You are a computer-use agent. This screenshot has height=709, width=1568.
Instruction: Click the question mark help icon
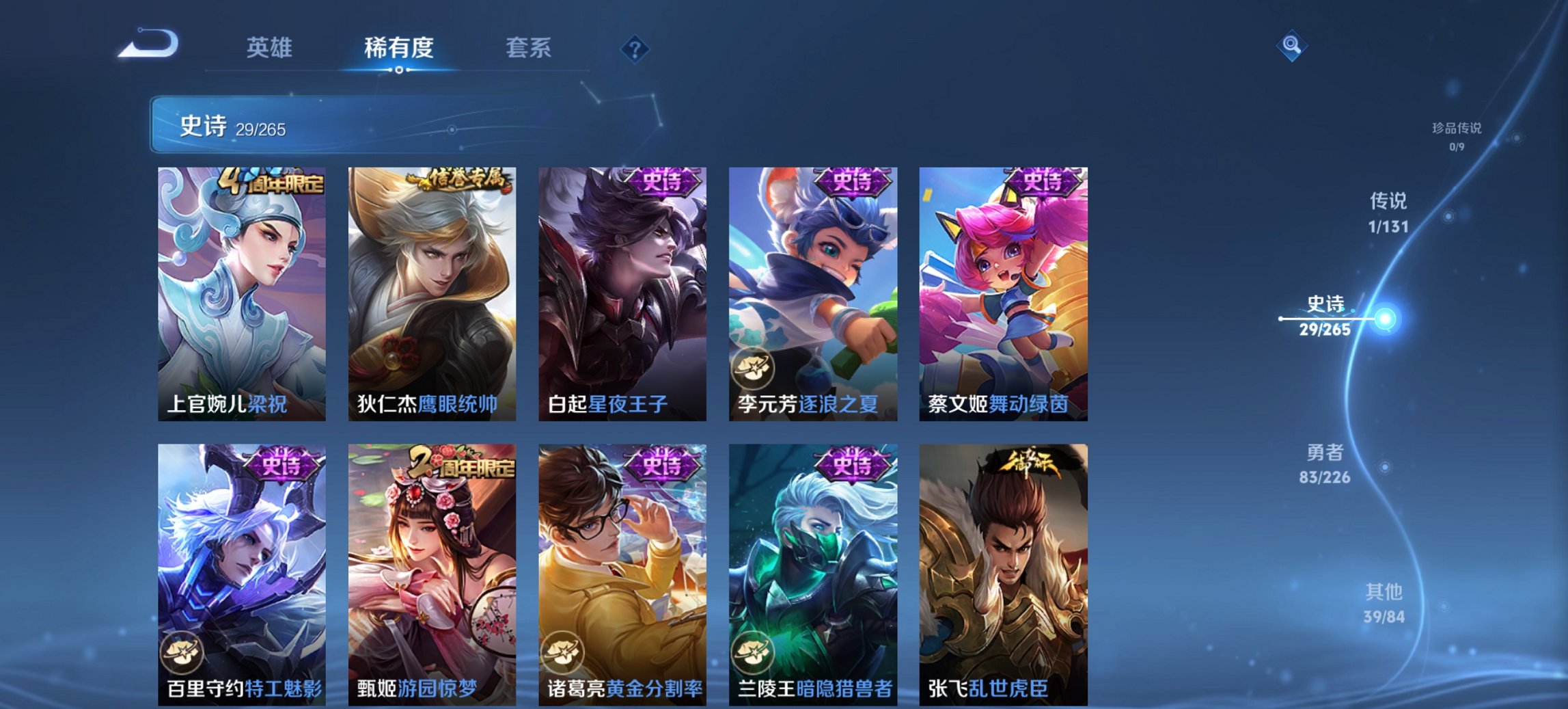point(634,50)
